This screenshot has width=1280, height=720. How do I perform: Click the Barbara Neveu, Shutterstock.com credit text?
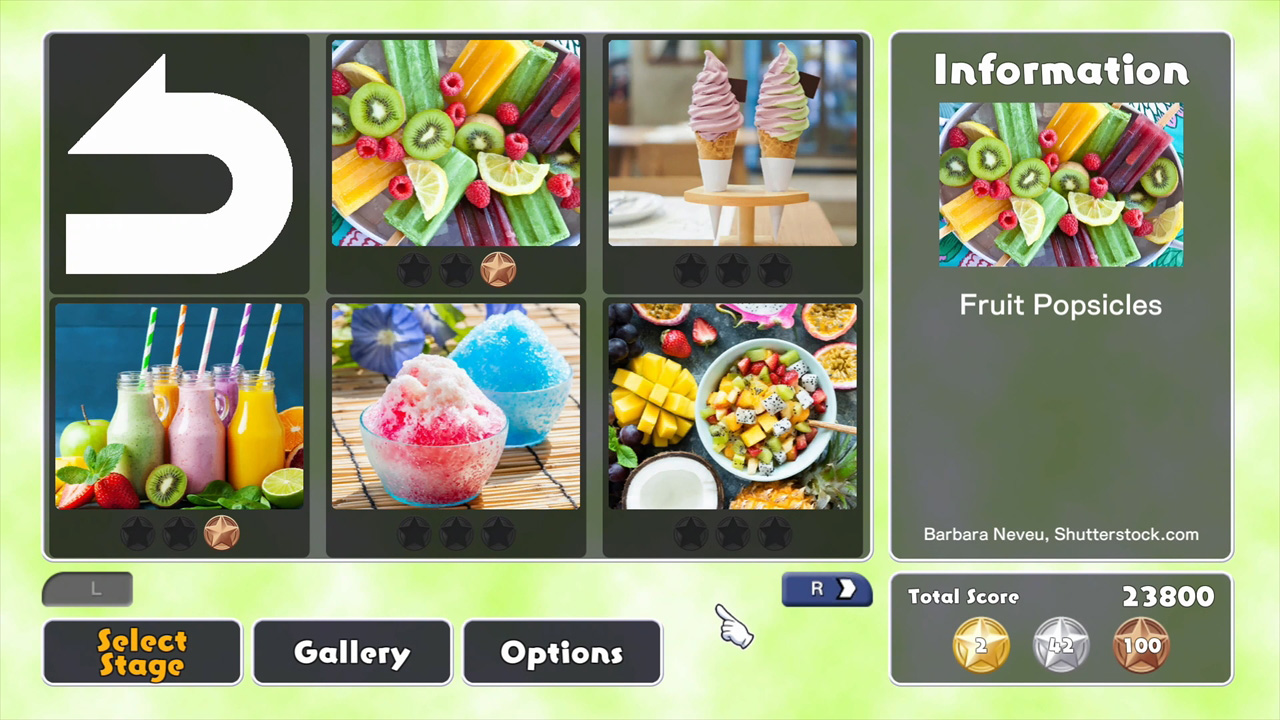coord(1060,534)
